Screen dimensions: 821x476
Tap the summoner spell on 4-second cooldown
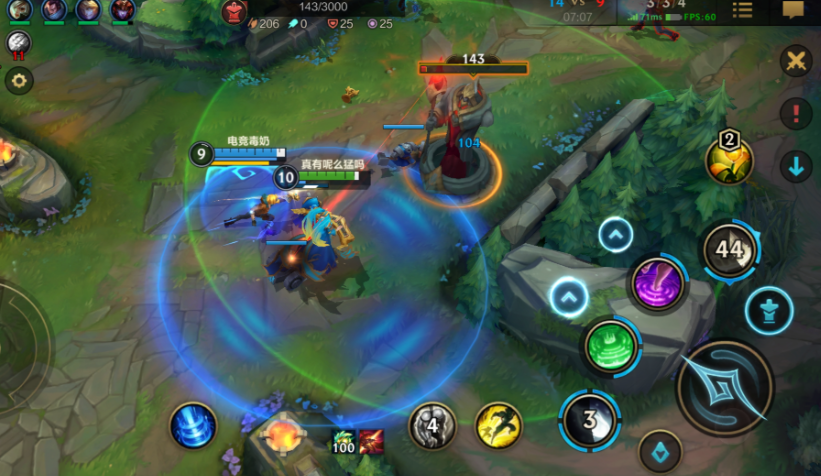pos(433,425)
